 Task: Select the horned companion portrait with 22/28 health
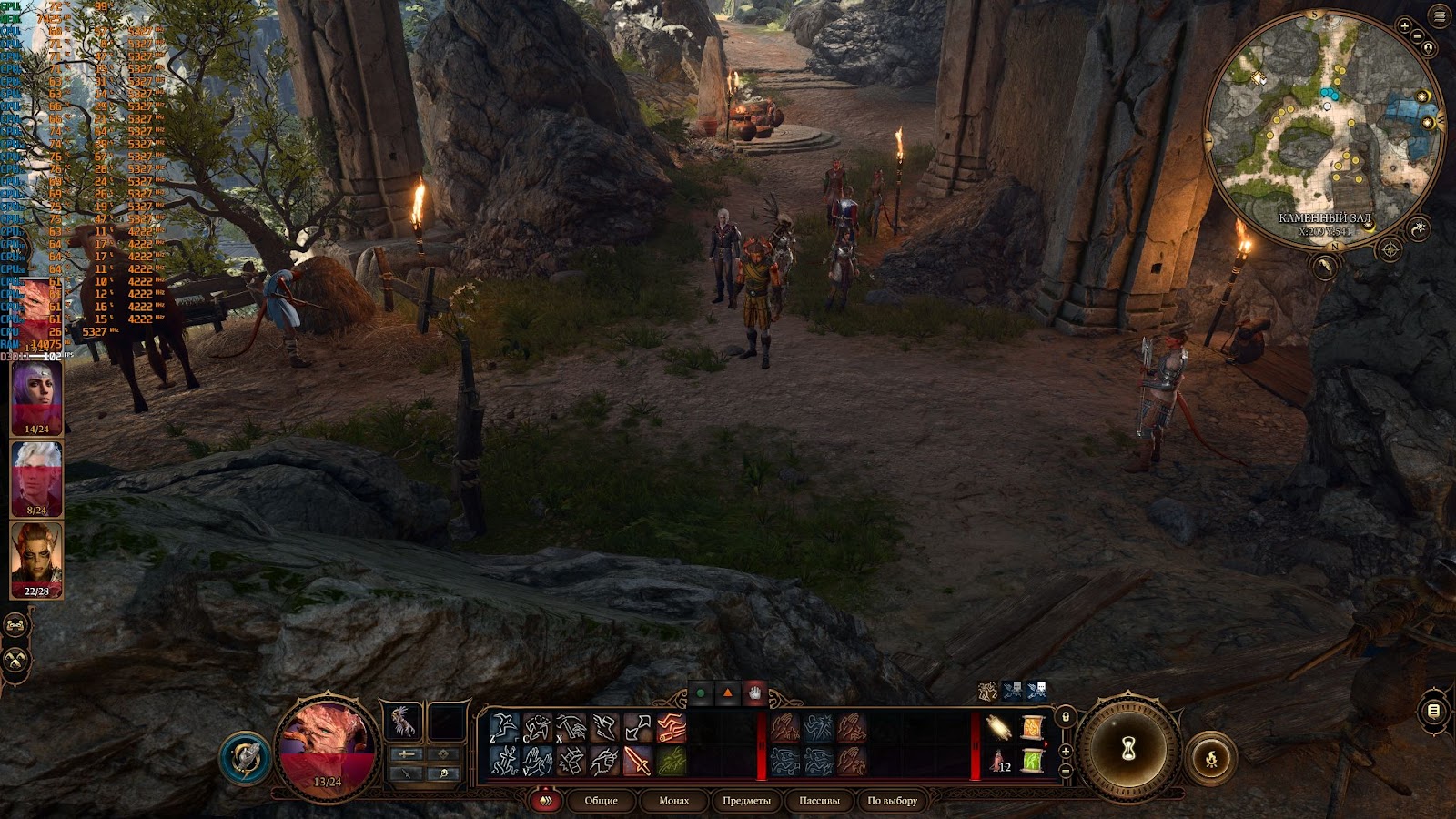pos(36,559)
